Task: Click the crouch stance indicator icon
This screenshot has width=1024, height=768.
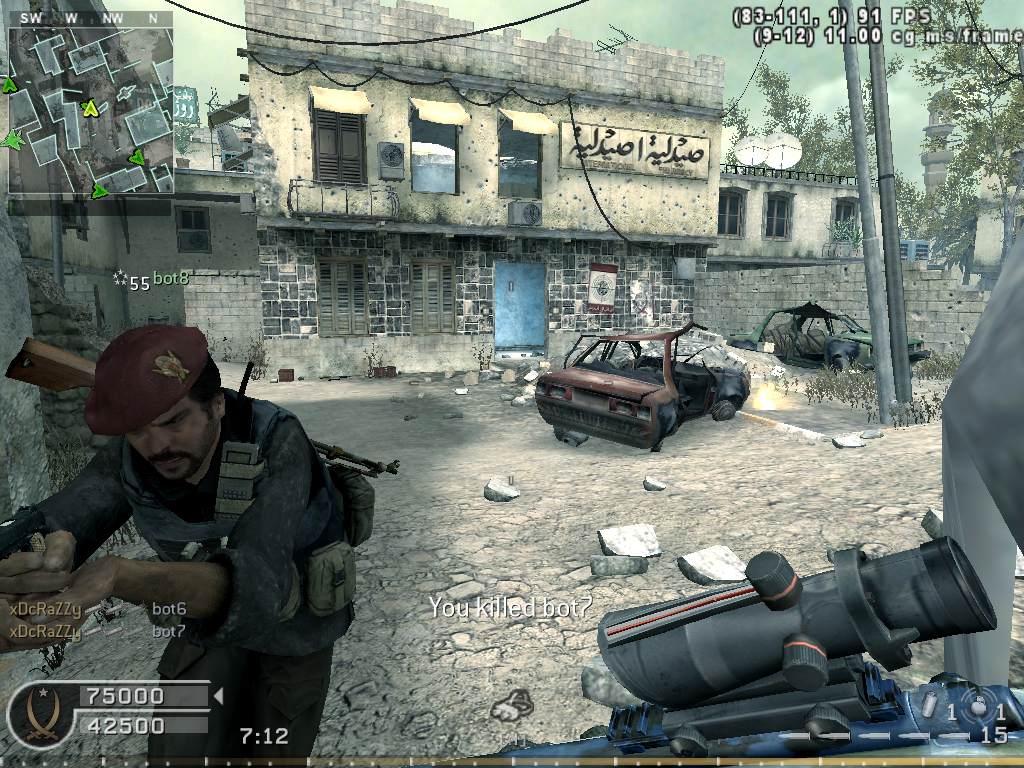Action: coord(512,706)
